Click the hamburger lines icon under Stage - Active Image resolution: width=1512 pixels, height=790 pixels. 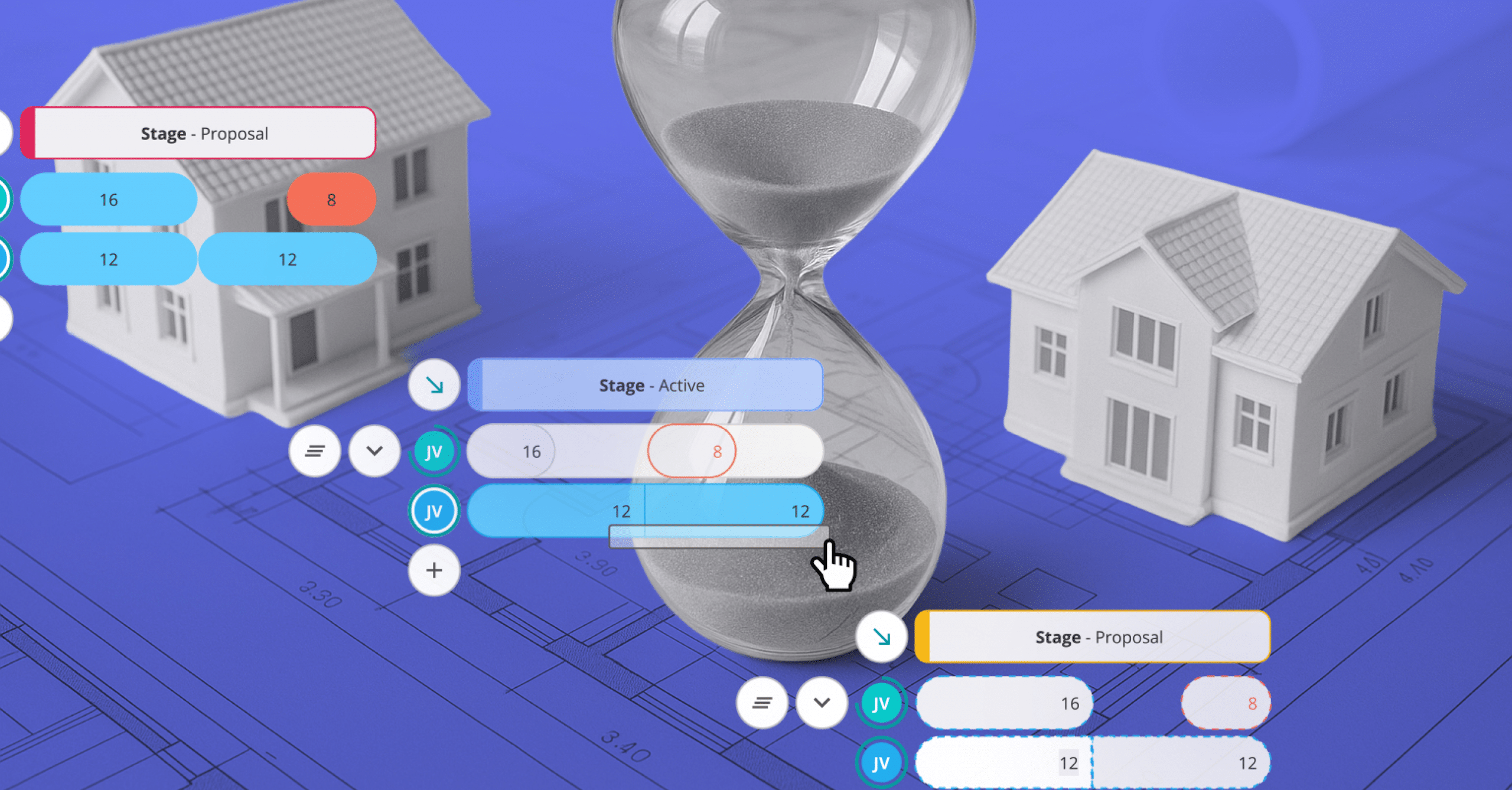pos(315,451)
